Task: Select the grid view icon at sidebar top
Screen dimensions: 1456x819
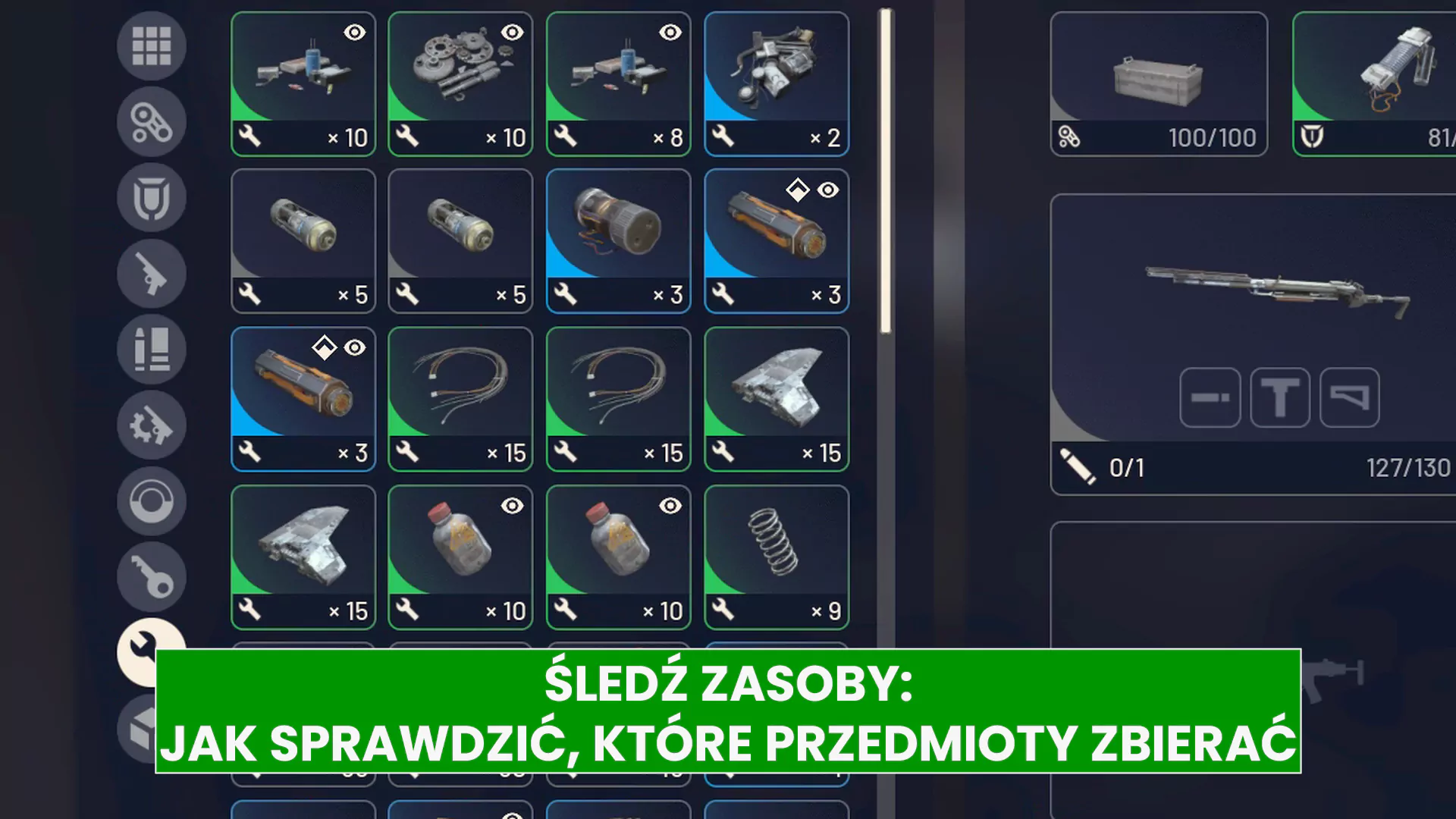Action: tap(152, 46)
